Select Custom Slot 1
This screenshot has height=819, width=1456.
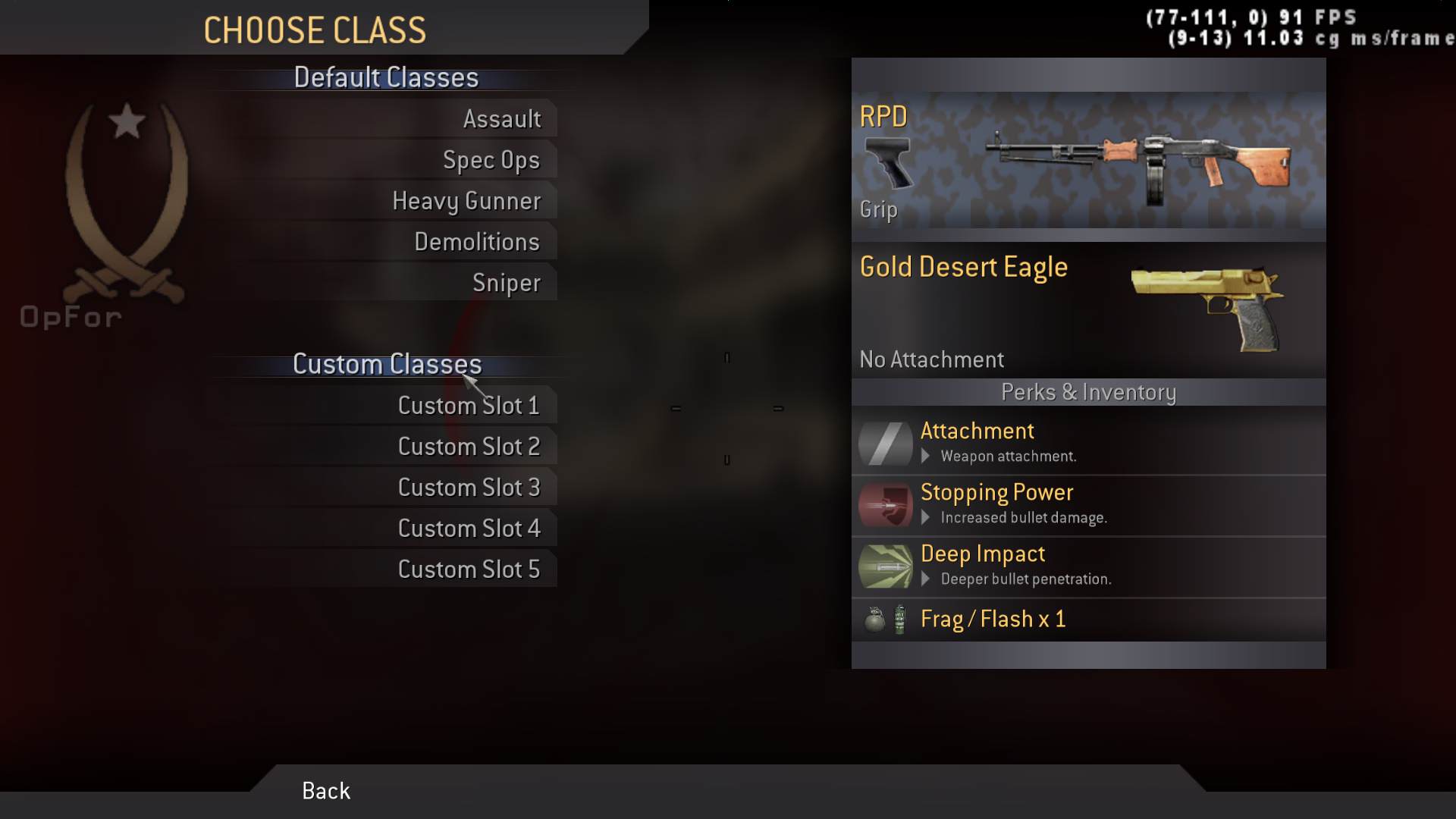coord(469,406)
